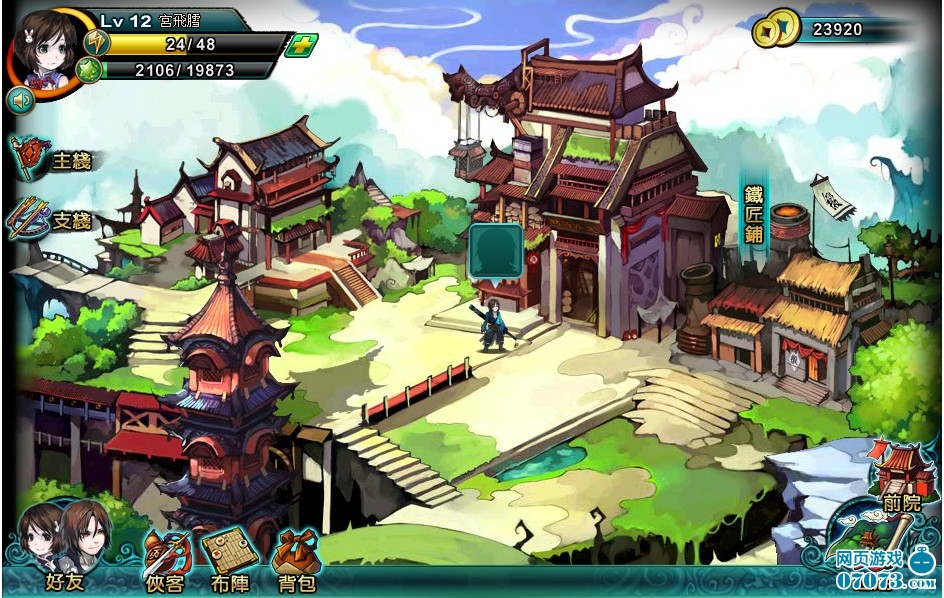Image resolution: width=944 pixels, height=598 pixels.
Task: Open the 侠客 heroes menu
Action: click(166, 558)
